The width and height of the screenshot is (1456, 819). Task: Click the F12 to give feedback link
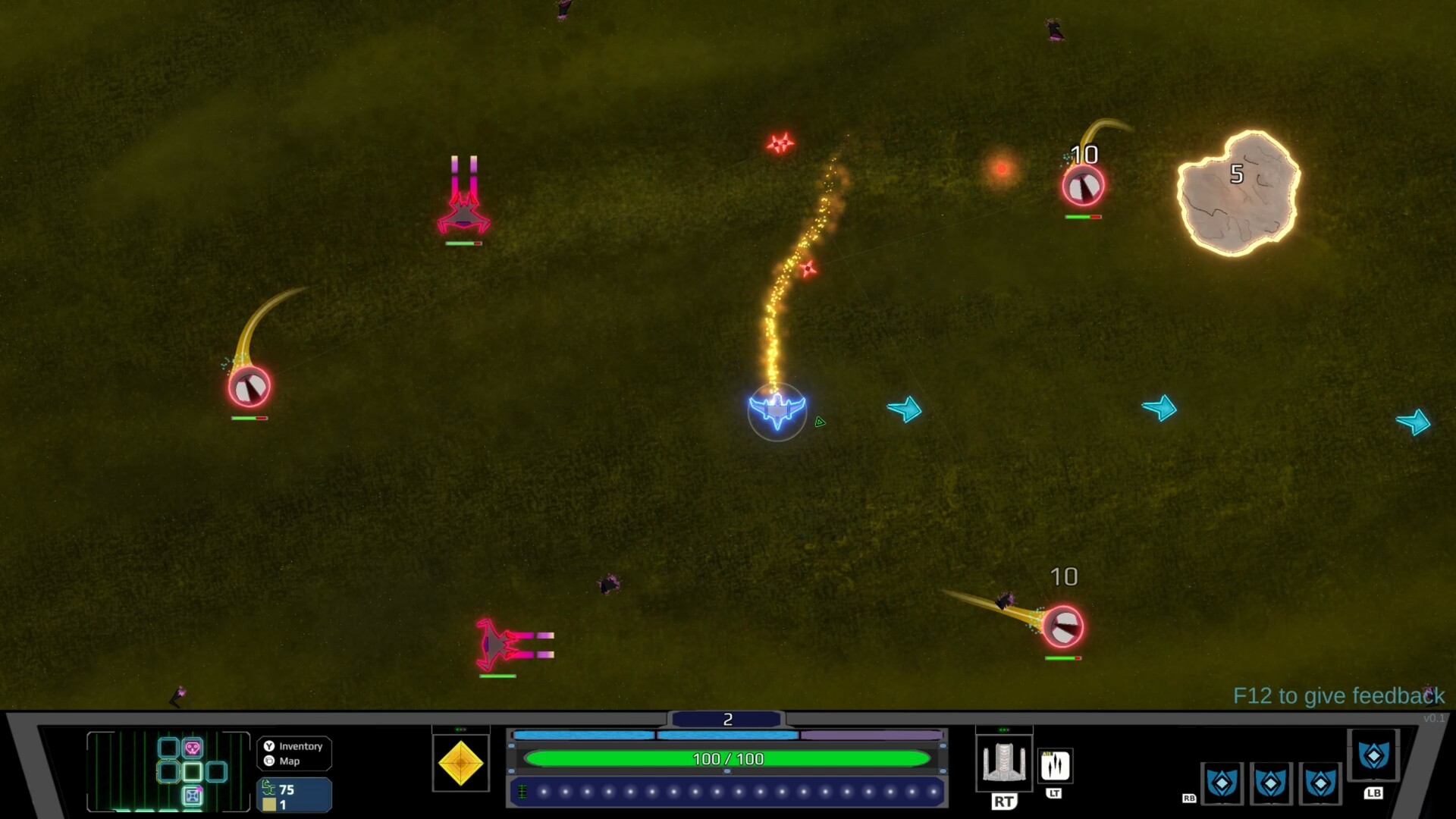pos(1339,695)
